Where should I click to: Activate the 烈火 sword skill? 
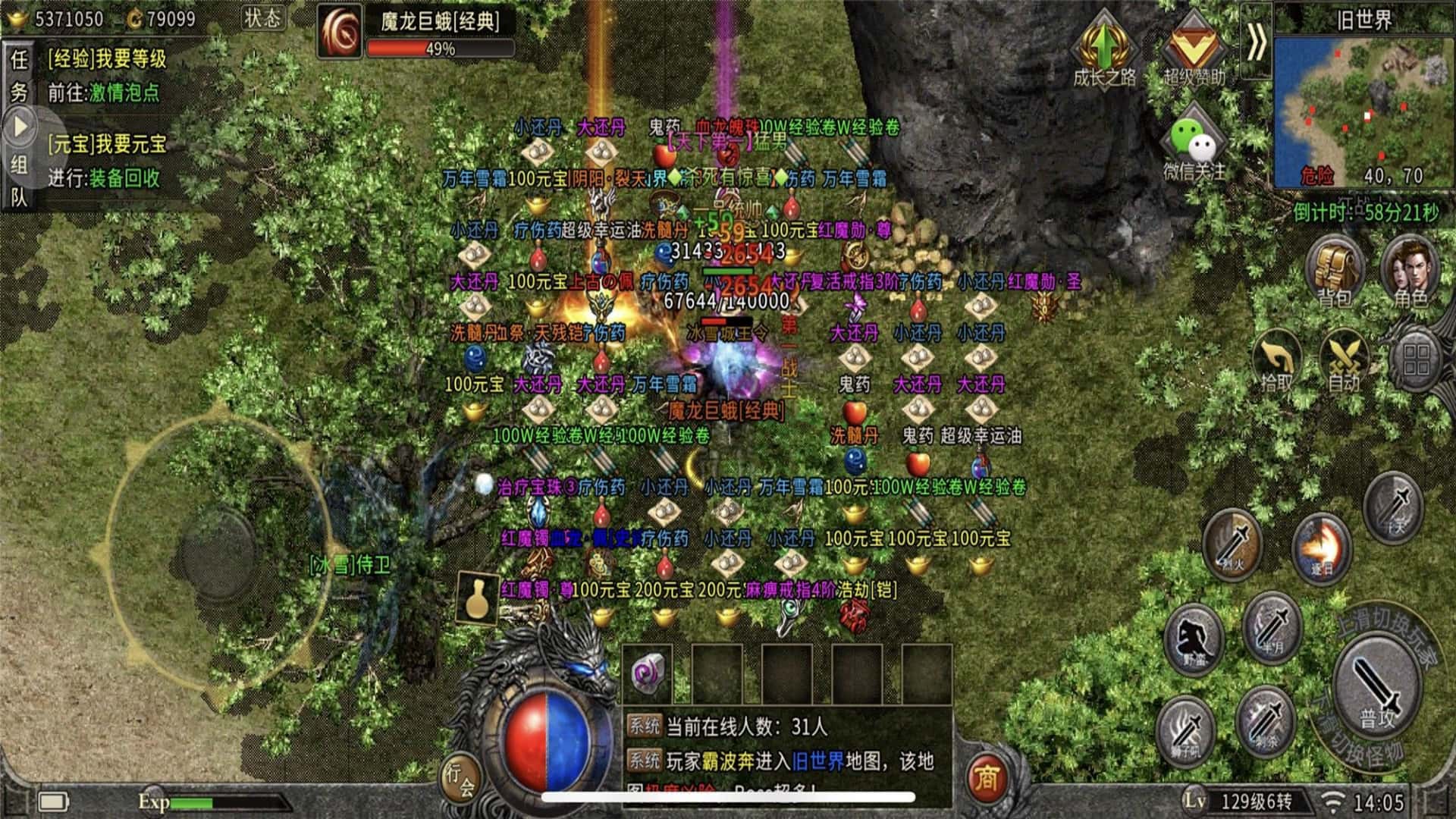pos(1233,544)
